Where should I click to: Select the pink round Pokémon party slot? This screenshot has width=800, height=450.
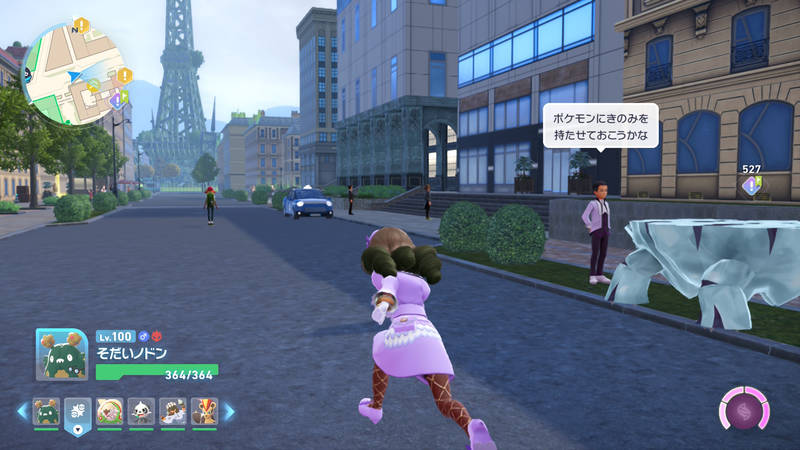click(109, 411)
